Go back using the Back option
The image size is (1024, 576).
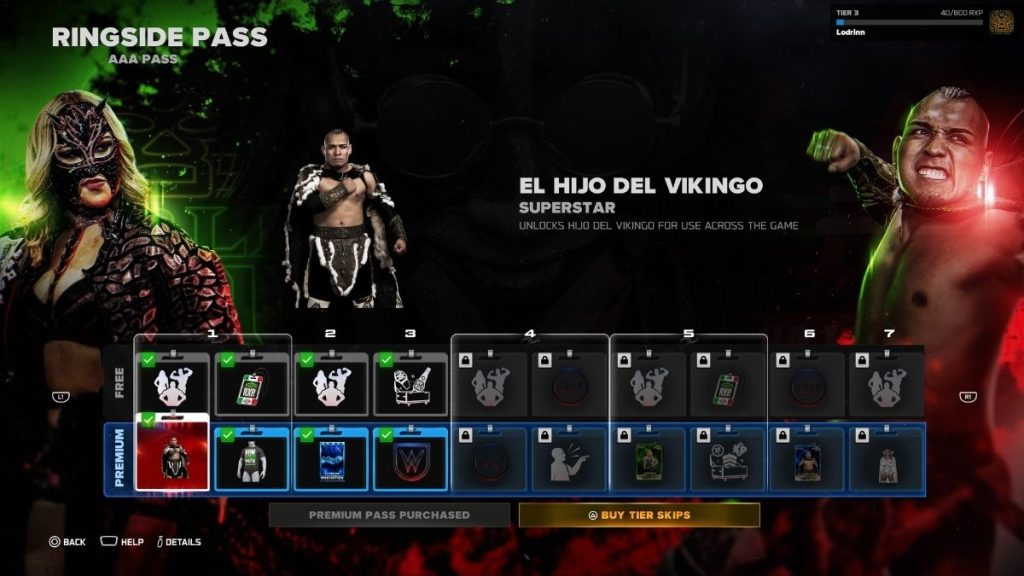tap(67, 542)
